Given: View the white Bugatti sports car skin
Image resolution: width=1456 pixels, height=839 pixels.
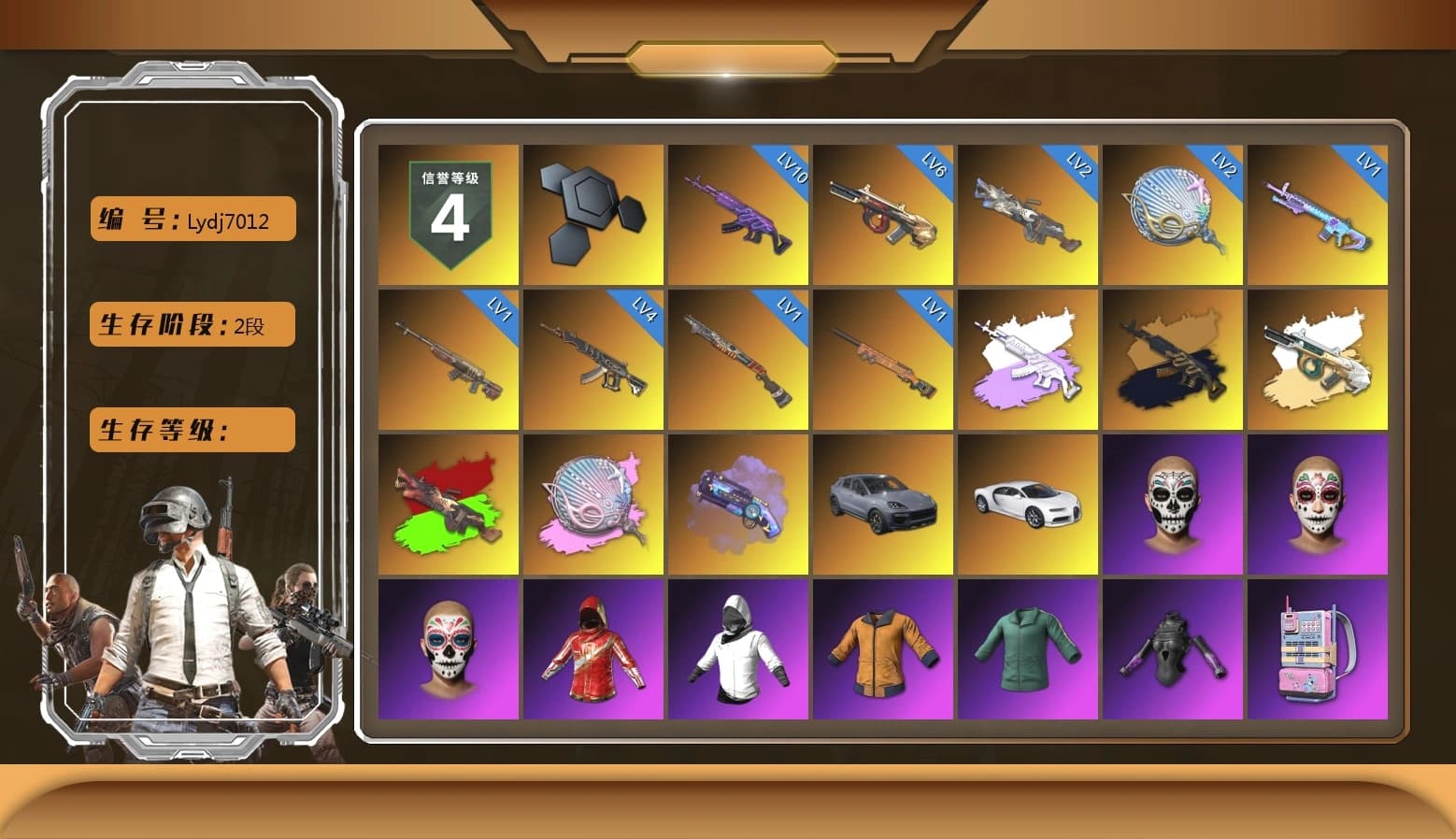Looking at the screenshot, I should tap(1028, 505).
